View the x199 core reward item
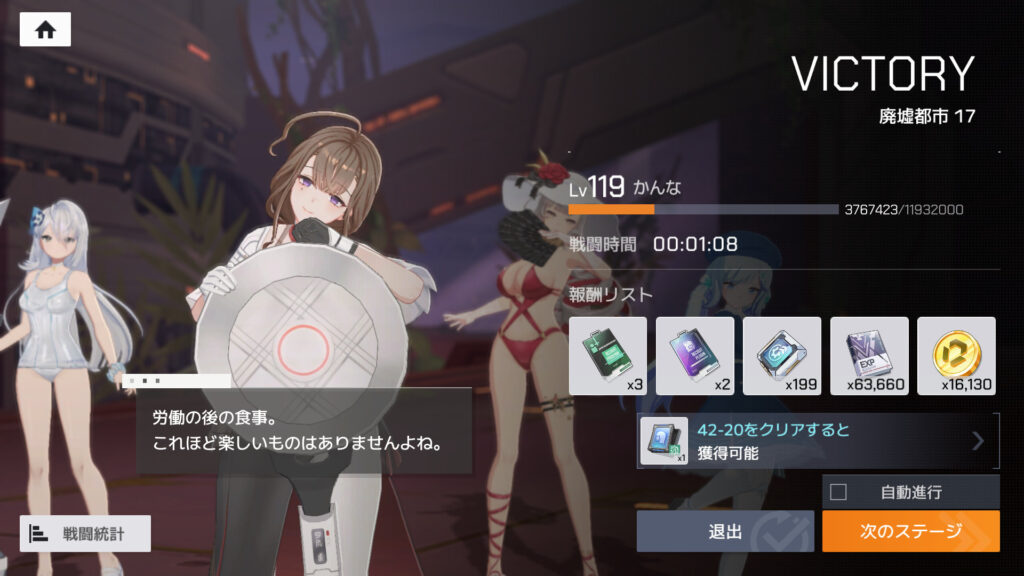This screenshot has width=1024, height=576. tap(781, 356)
